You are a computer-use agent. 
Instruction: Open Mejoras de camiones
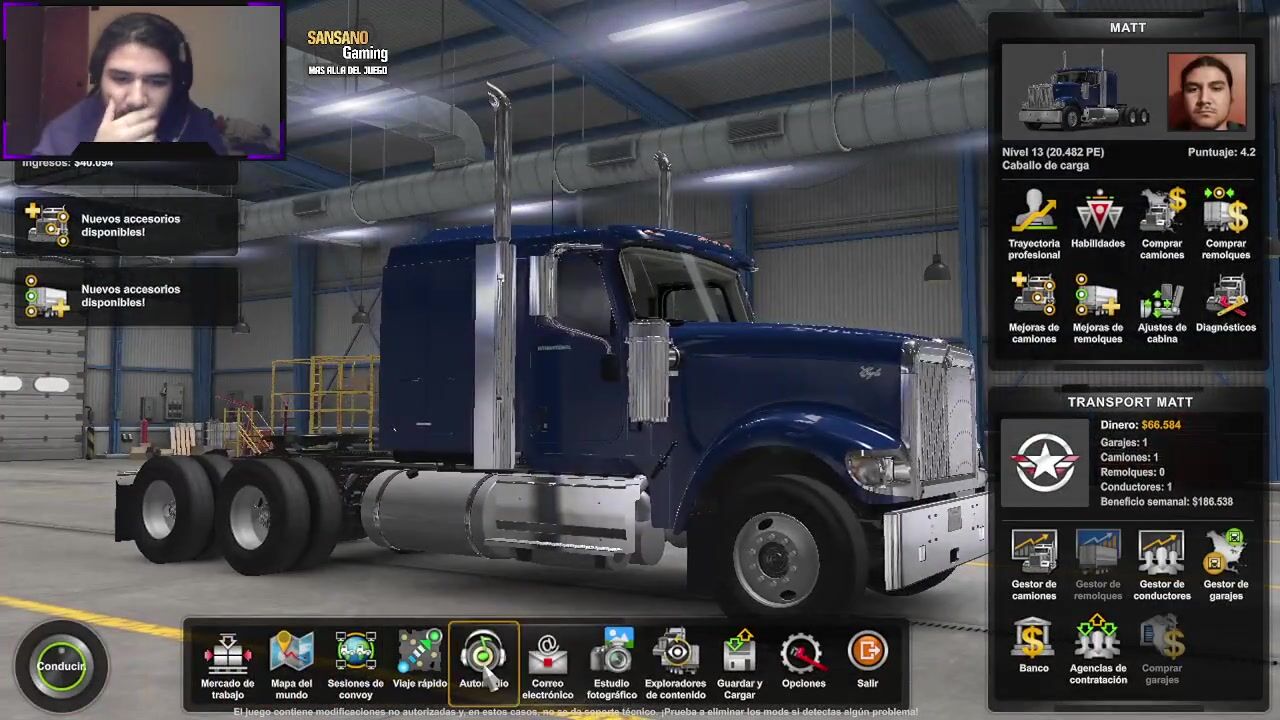click(1034, 308)
